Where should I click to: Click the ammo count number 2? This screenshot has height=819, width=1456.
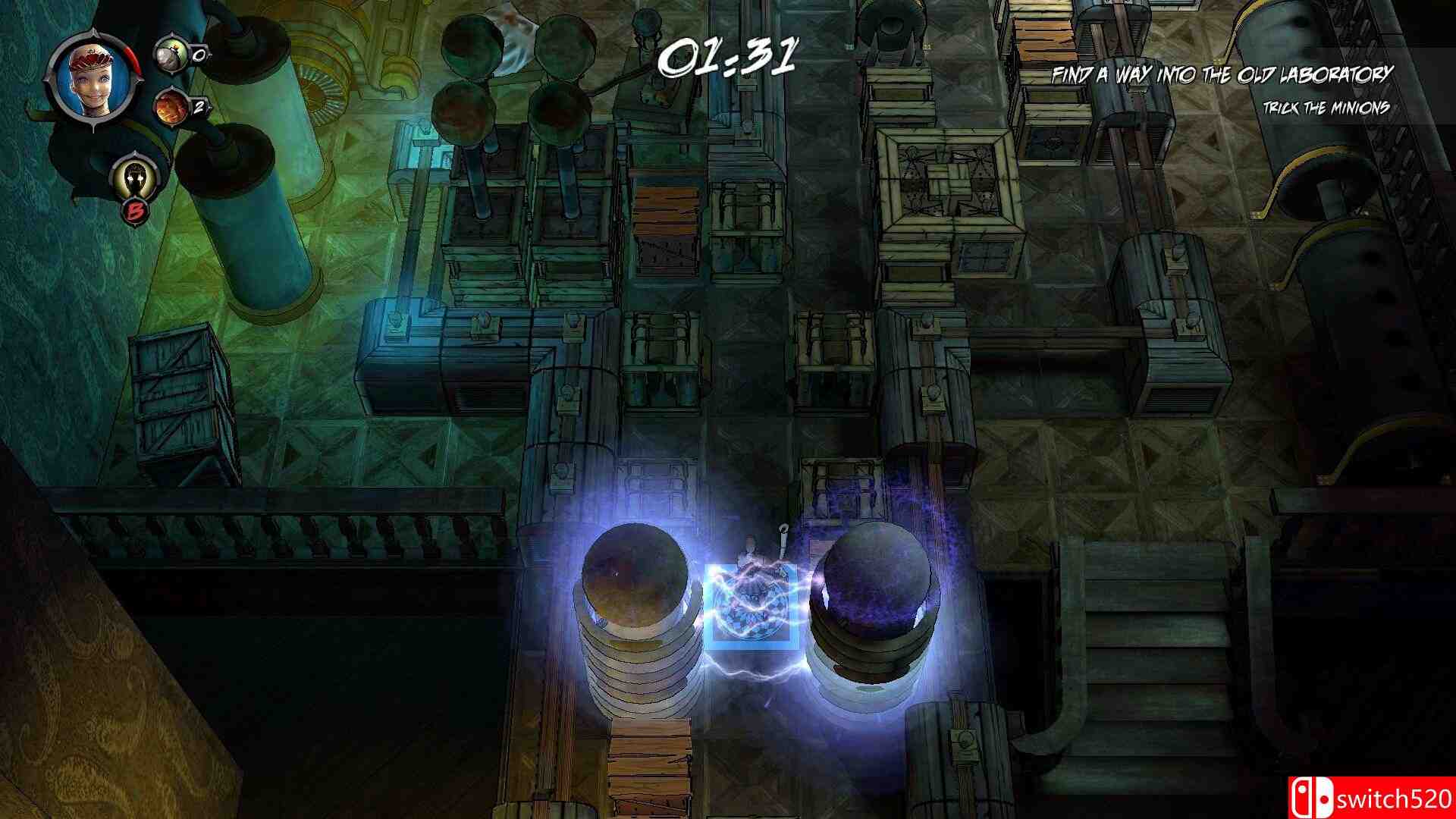tap(199, 106)
